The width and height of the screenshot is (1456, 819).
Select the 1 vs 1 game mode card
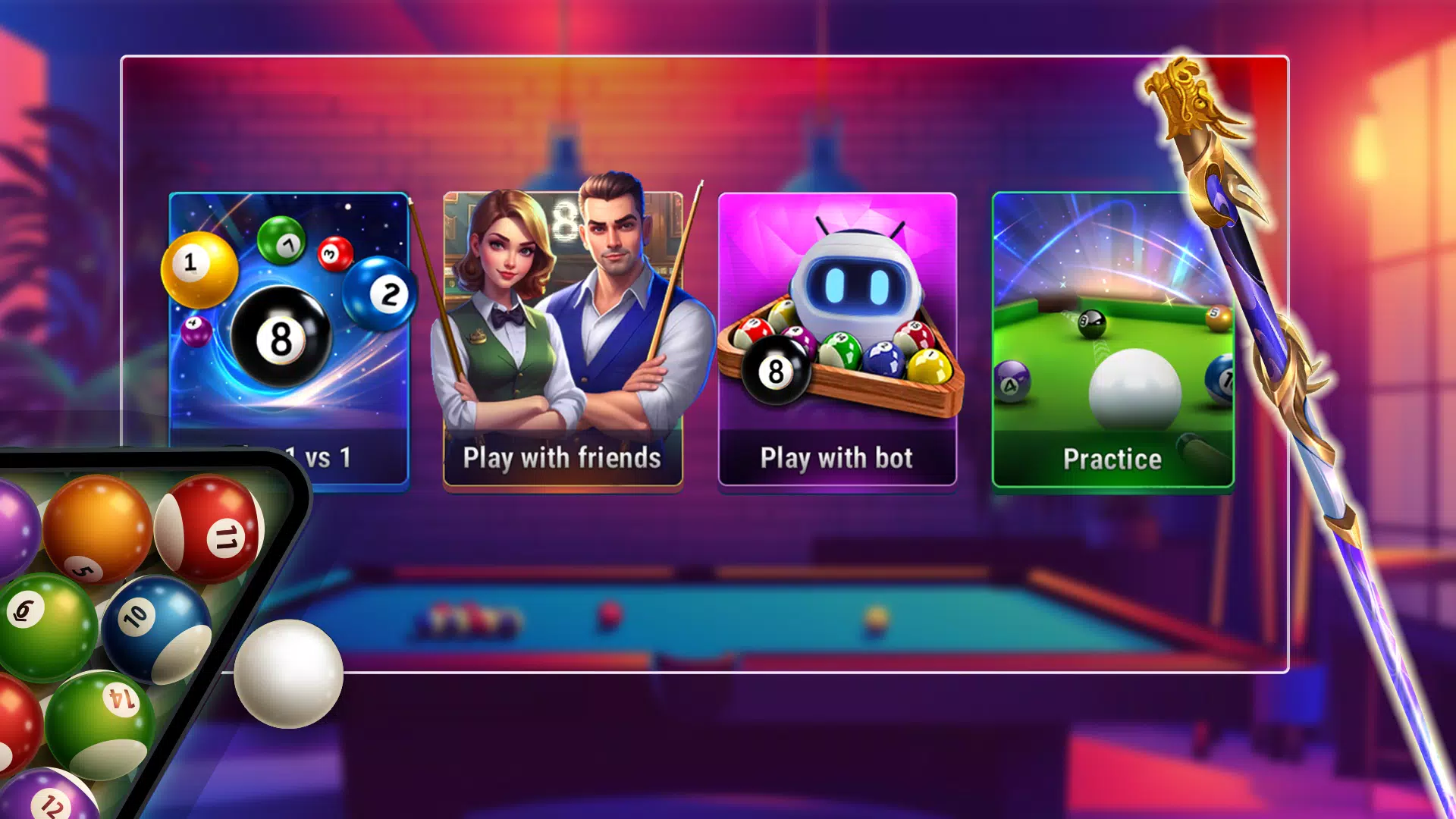[x=287, y=334]
